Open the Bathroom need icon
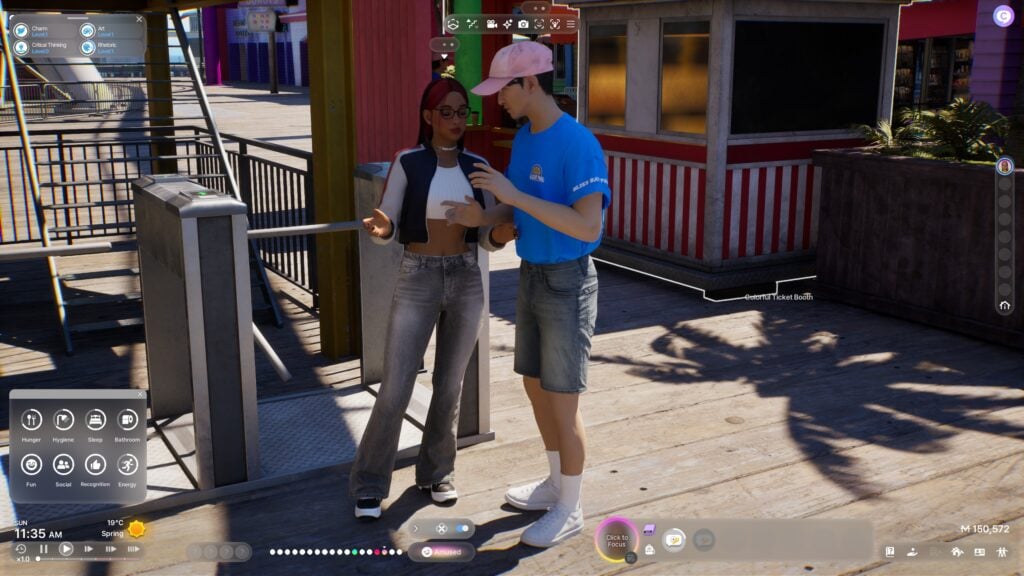1024x576 pixels. click(x=127, y=420)
